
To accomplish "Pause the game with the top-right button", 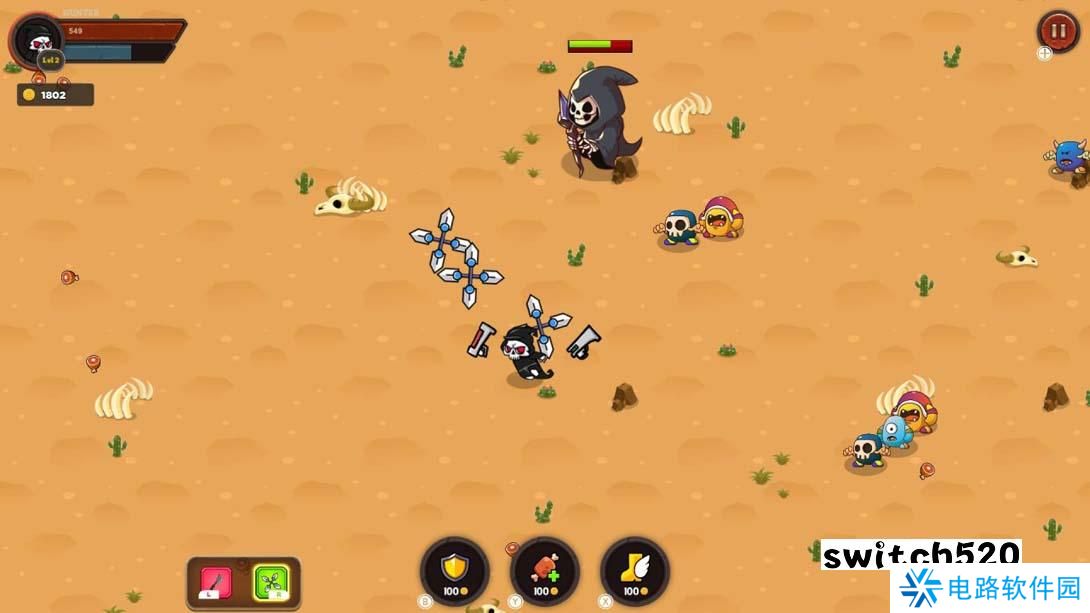I will 1057,30.
